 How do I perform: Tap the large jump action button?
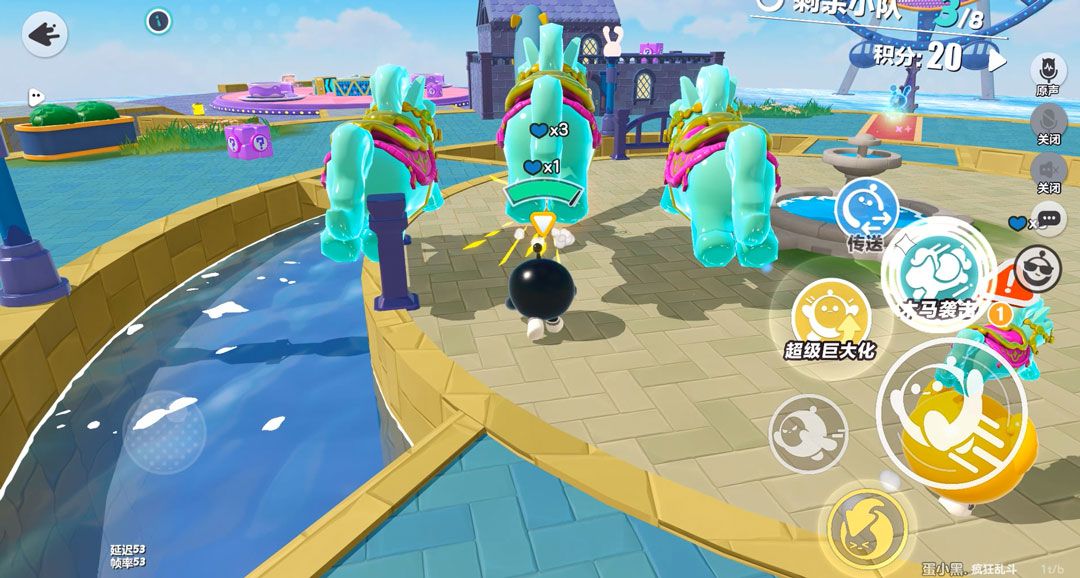coord(950,413)
